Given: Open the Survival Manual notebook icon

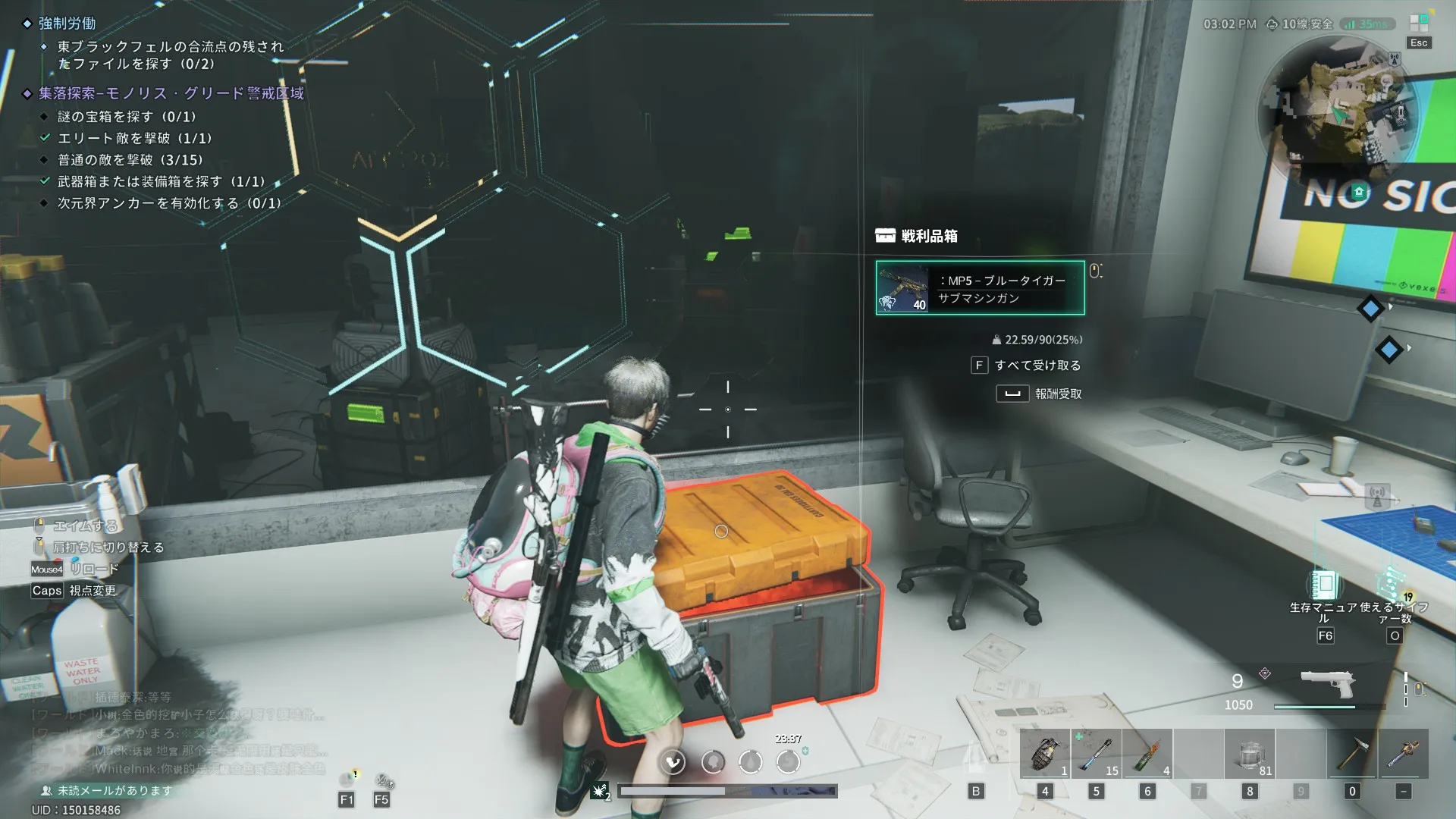Looking at the screenshot, I should pyautogui.click(x=1325, y=585).
